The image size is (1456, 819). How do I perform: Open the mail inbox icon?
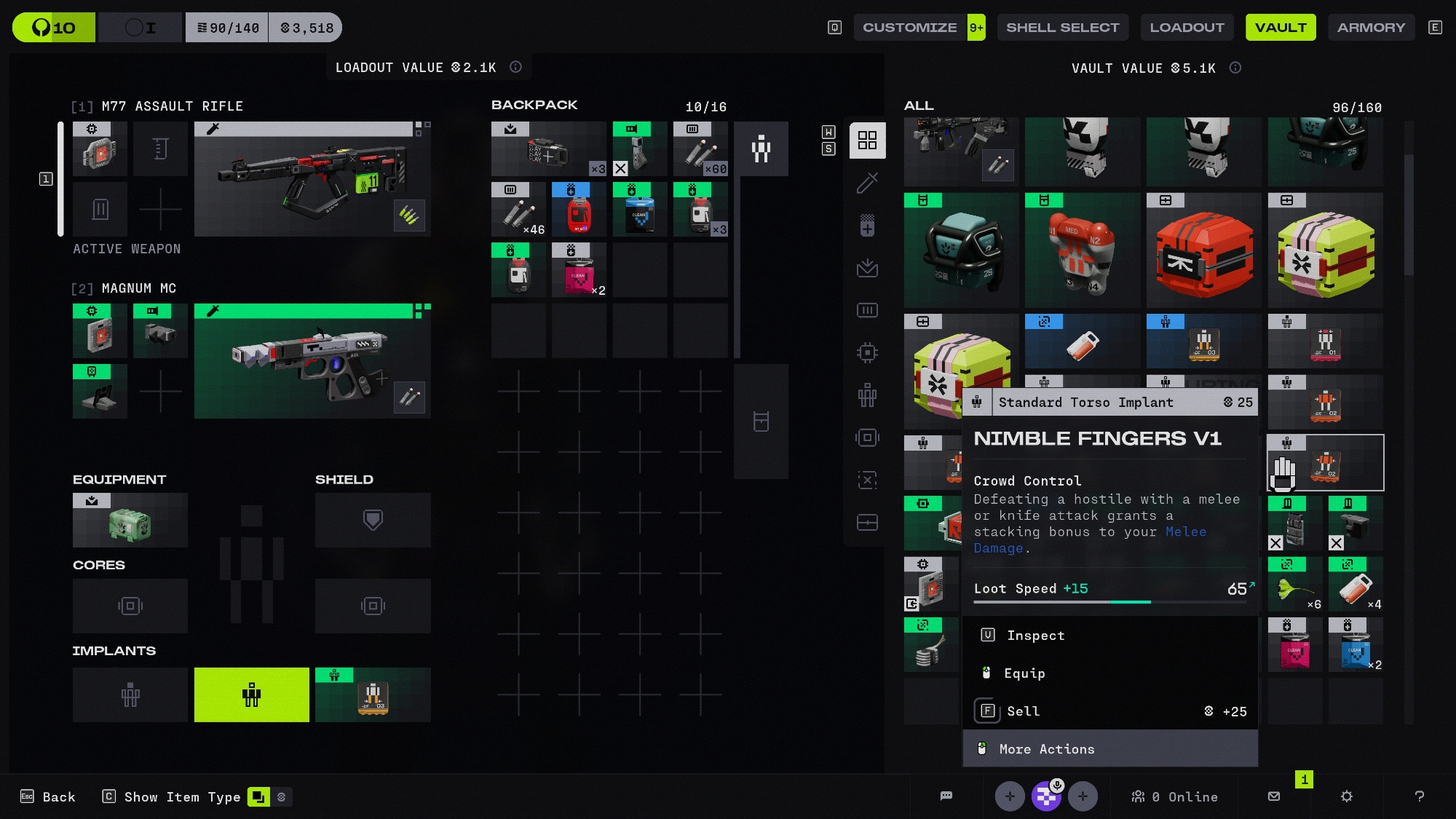1274,796
